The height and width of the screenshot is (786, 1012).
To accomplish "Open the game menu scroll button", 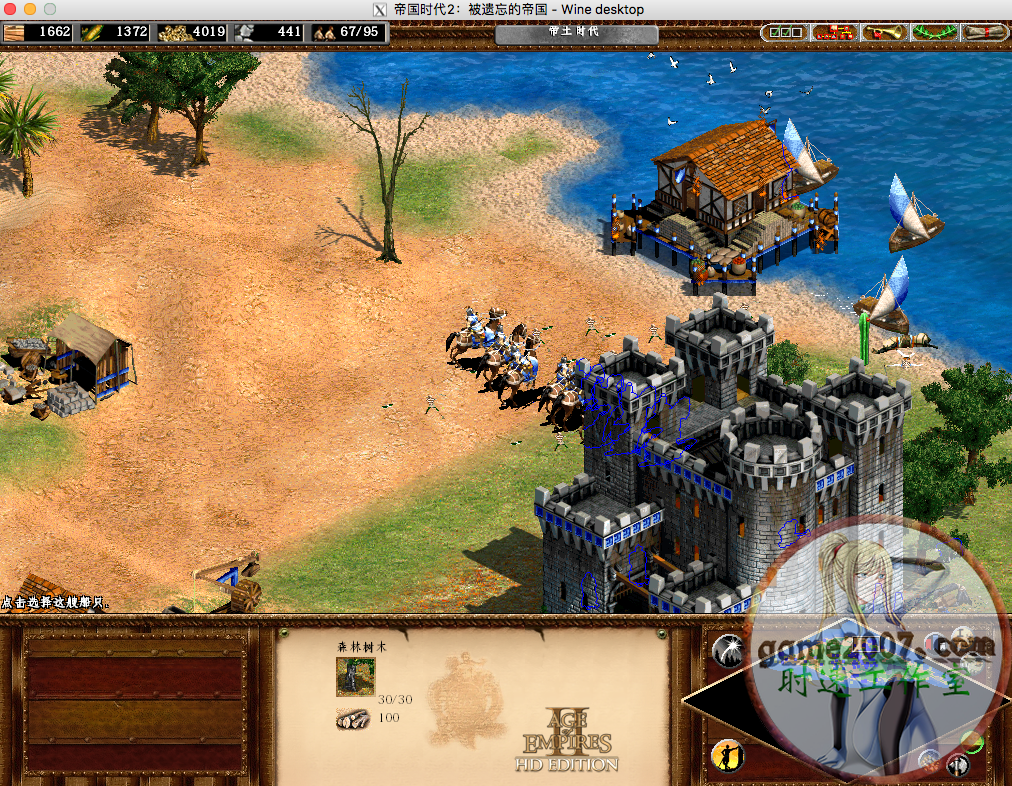I will 983,32.
